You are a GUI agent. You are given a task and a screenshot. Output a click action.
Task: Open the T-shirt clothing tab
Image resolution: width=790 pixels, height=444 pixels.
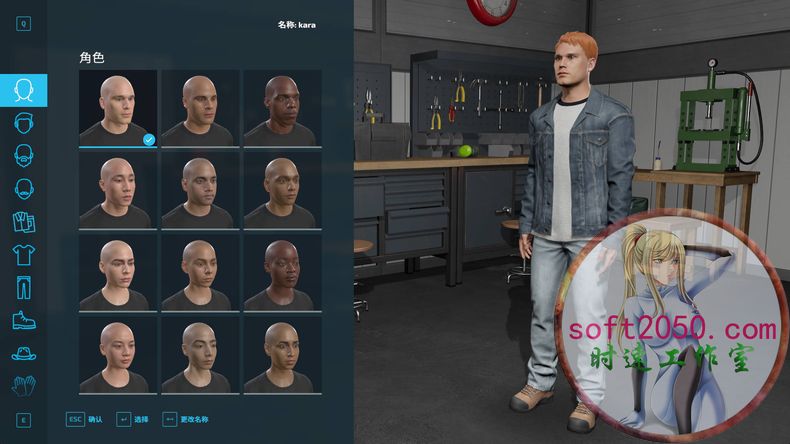click(24, 254)
